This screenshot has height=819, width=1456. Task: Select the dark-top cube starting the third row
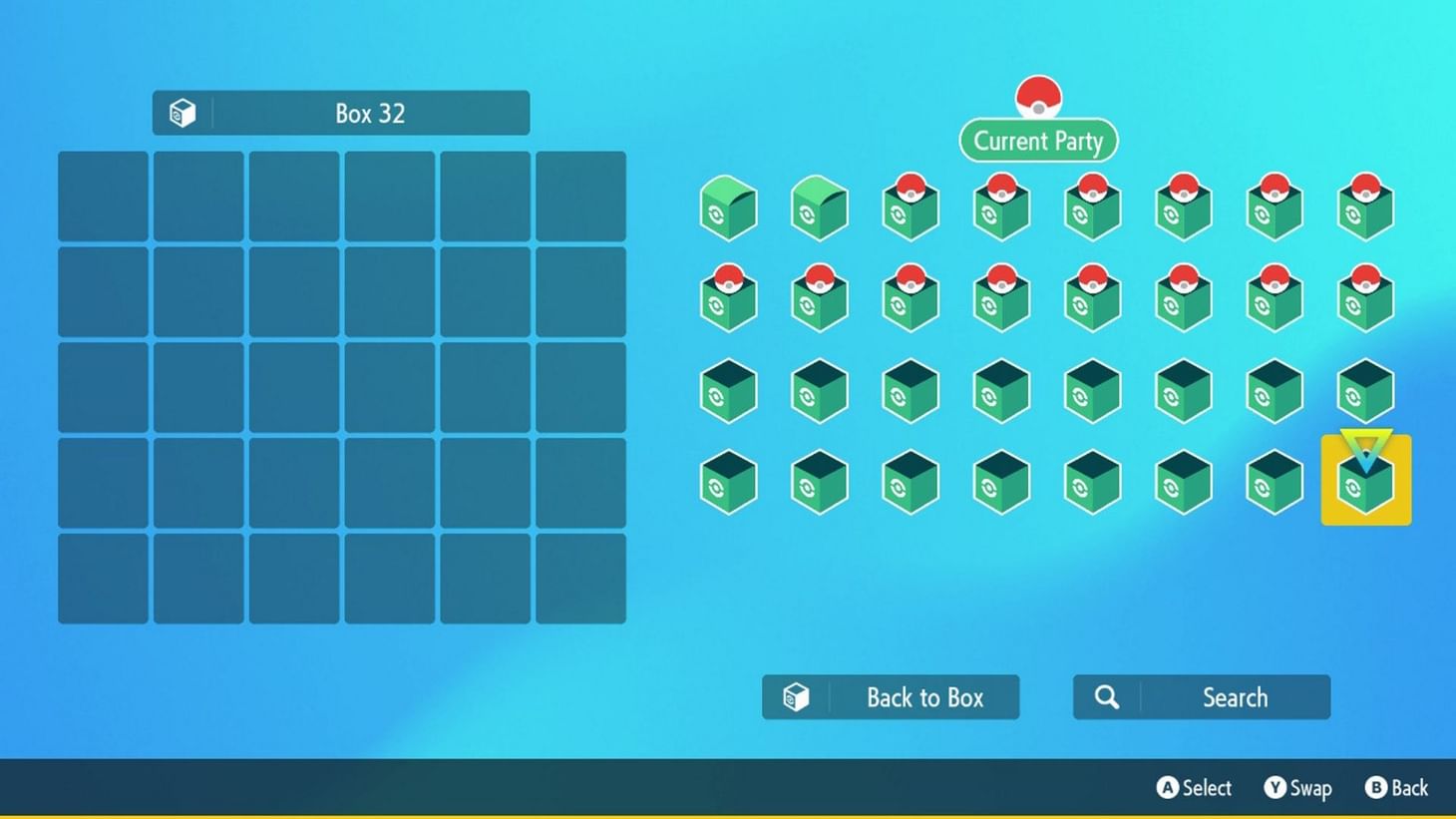(727, 391)
